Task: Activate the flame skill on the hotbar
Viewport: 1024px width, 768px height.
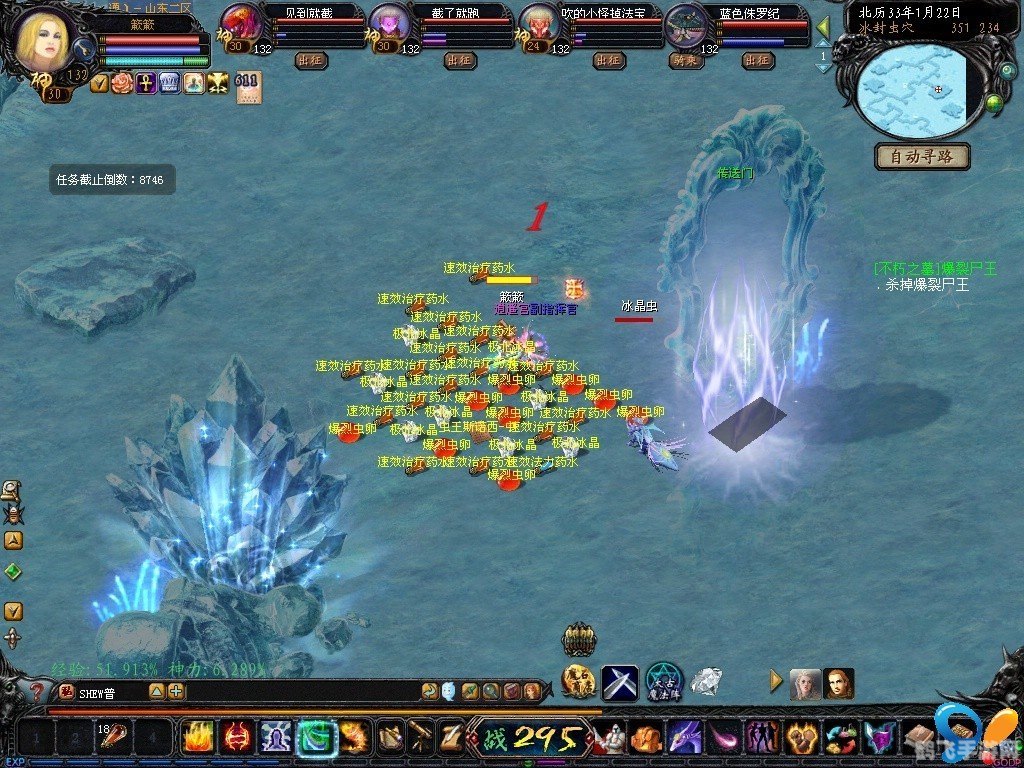Action: coord(197,738)
